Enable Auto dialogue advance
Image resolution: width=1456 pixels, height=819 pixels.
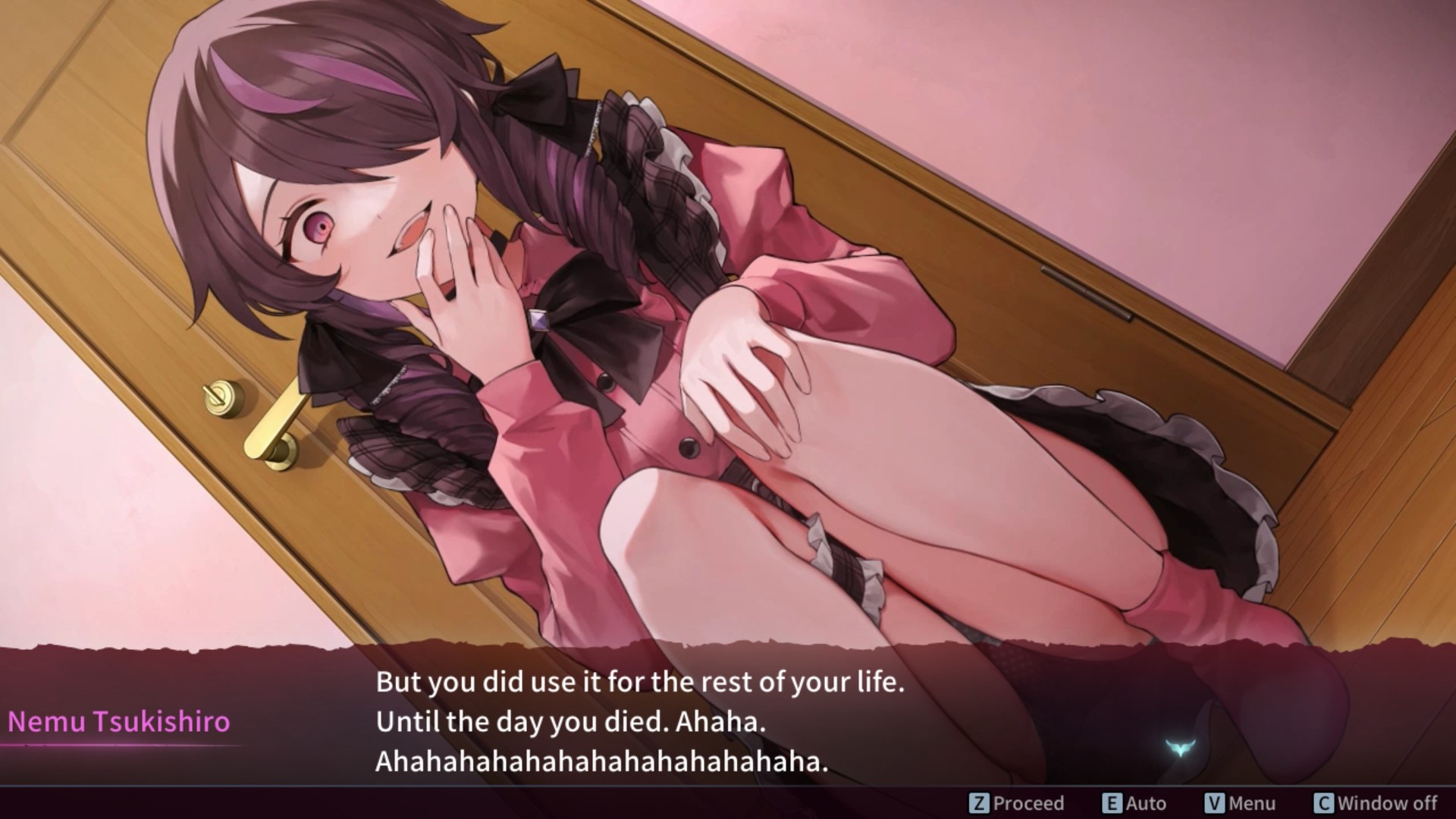[x=1134, y=802]
